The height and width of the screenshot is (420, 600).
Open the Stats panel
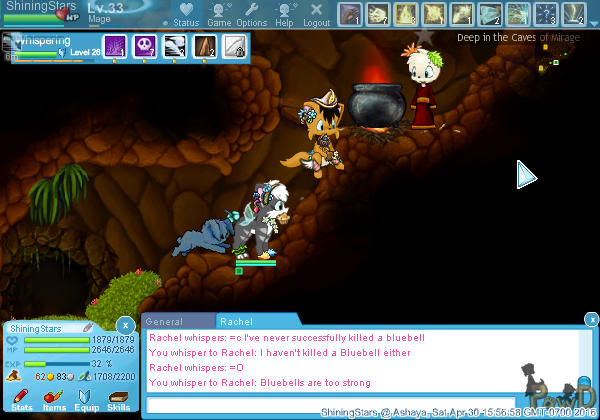22,401
